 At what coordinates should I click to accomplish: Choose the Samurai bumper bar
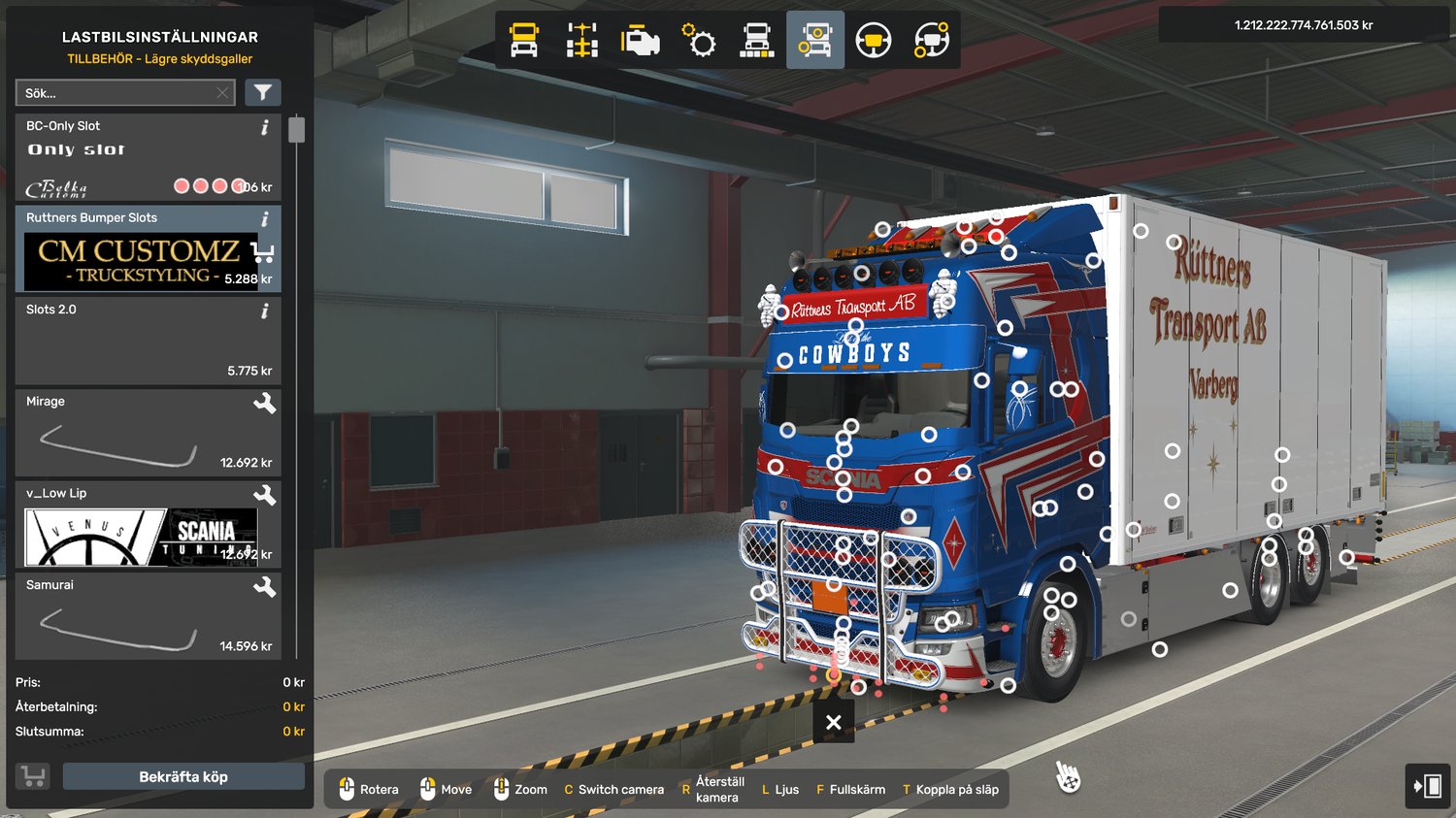(148, 616)
